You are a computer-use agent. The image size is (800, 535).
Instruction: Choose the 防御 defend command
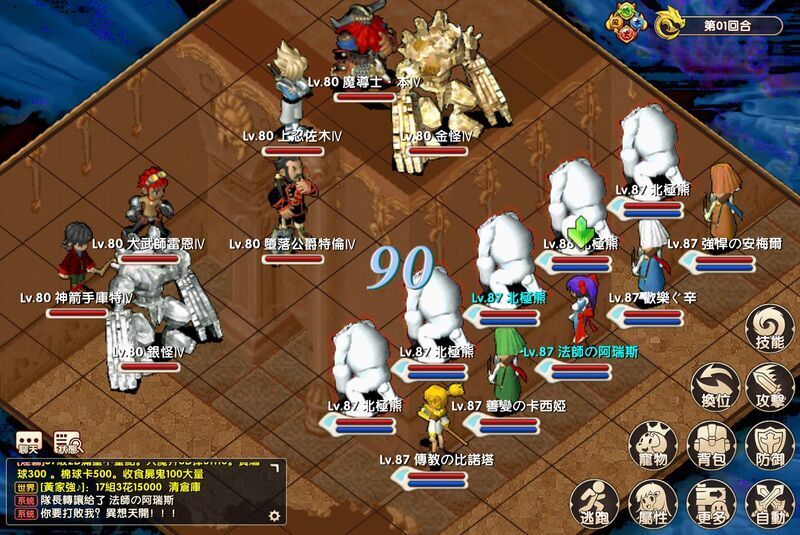point(769,445)
